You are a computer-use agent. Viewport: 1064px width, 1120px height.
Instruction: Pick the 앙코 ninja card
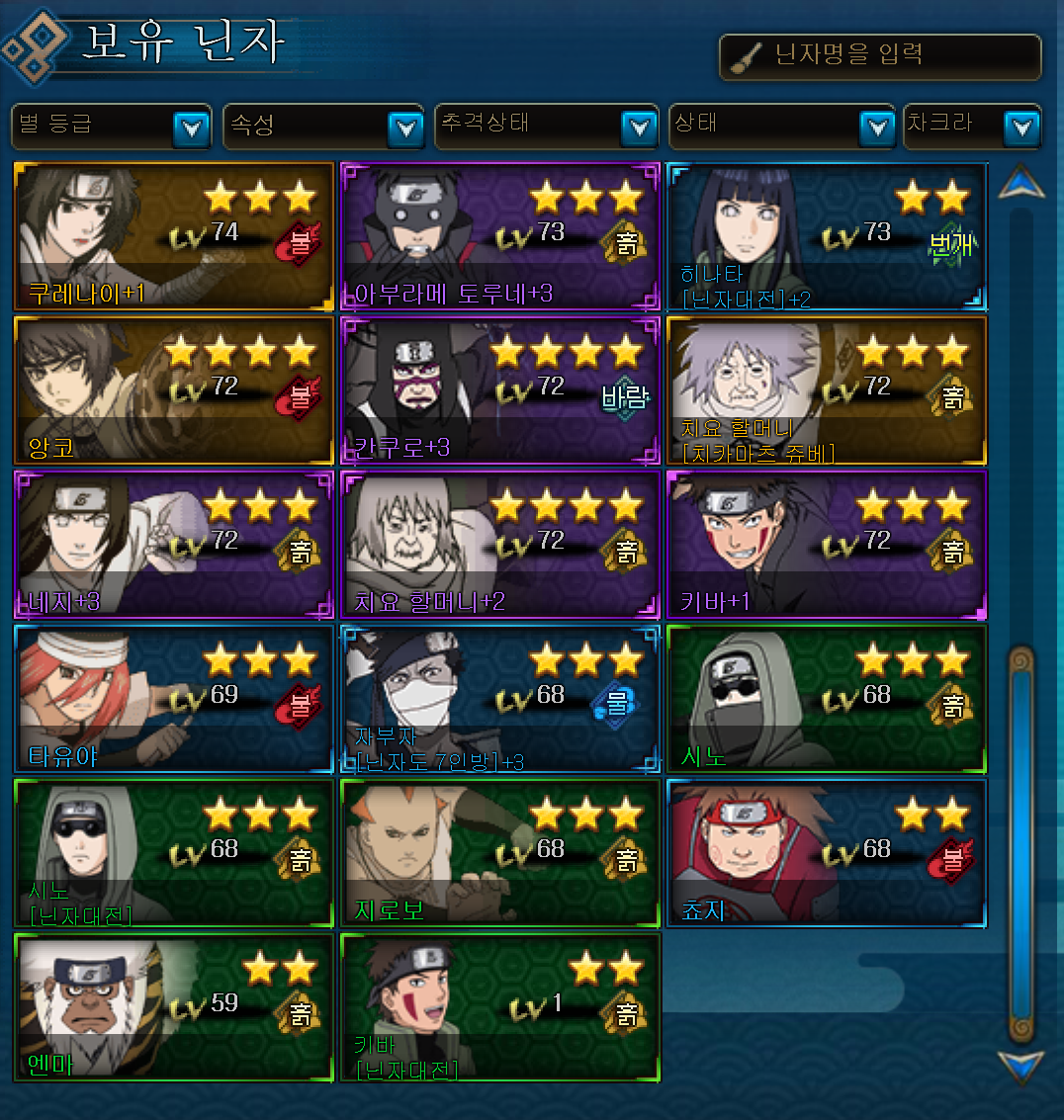pos(174,390)
